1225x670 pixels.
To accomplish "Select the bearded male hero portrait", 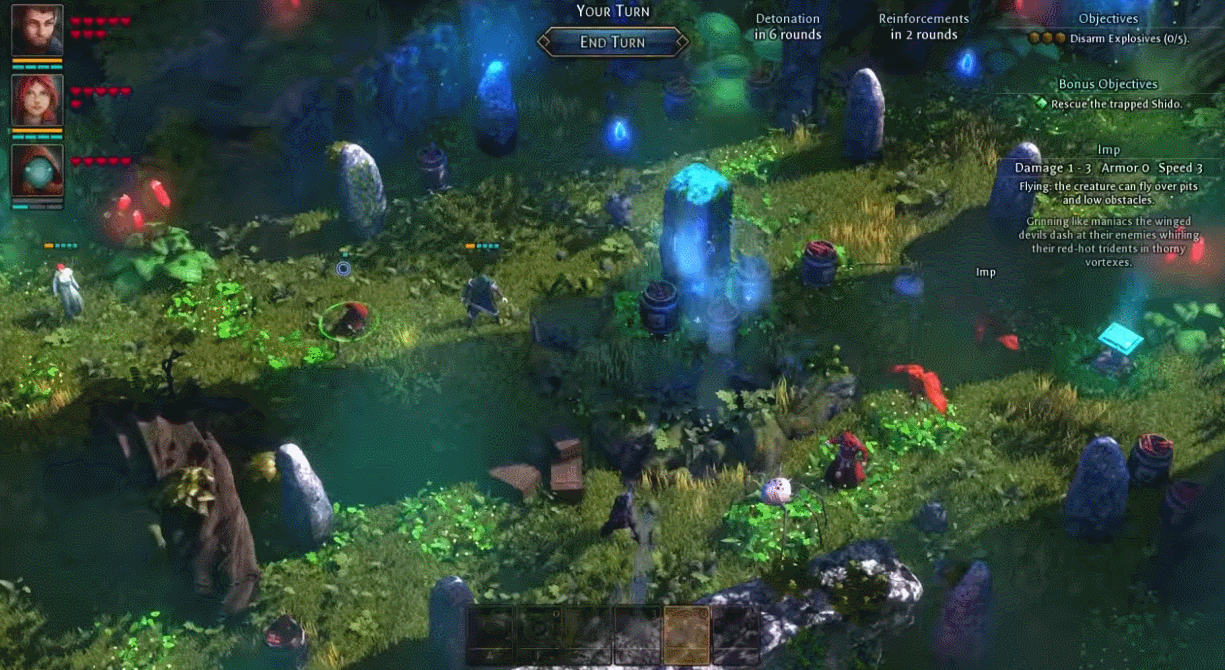I will 37,30.
